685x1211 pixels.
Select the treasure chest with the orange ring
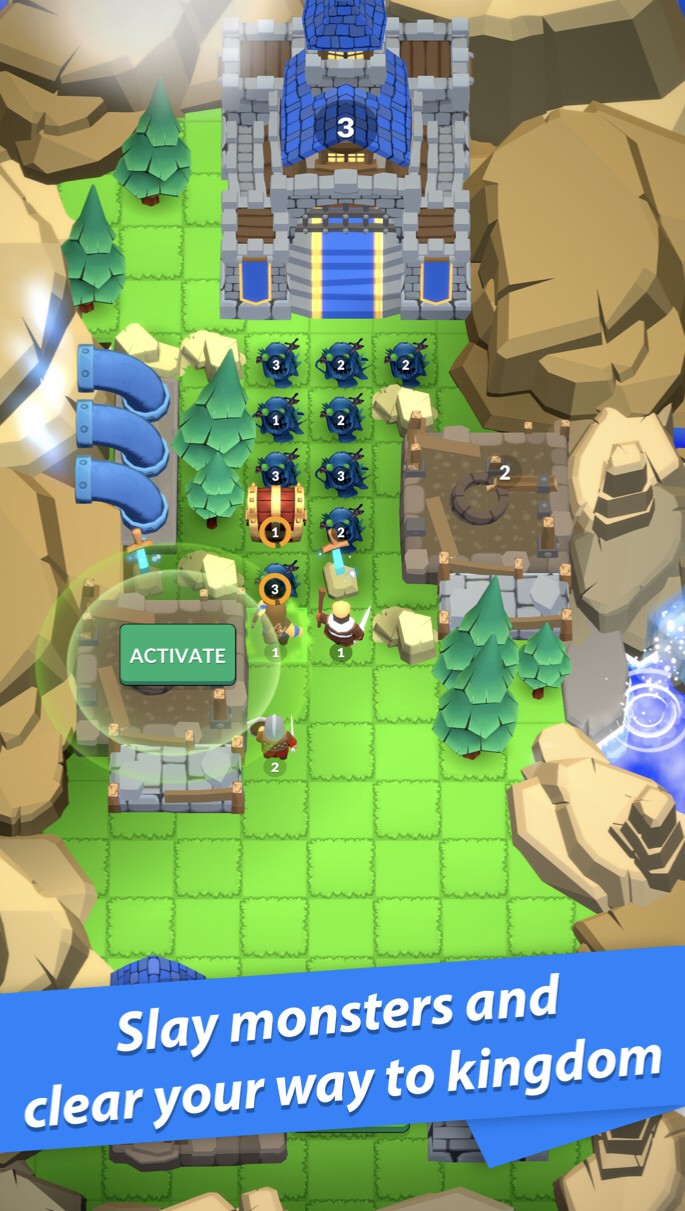[274, 510]
